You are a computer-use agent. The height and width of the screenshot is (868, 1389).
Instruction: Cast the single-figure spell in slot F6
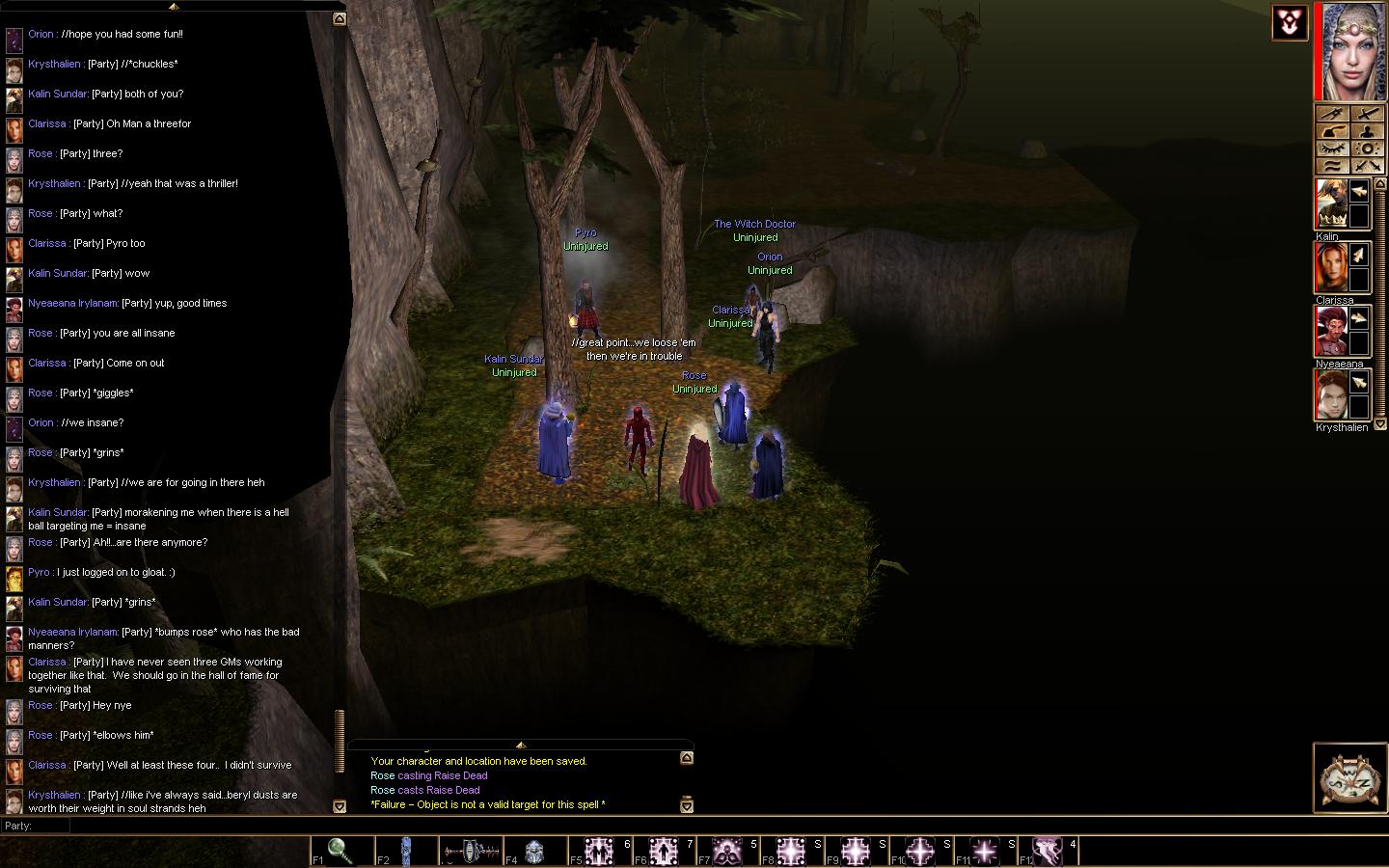(664, 851)
